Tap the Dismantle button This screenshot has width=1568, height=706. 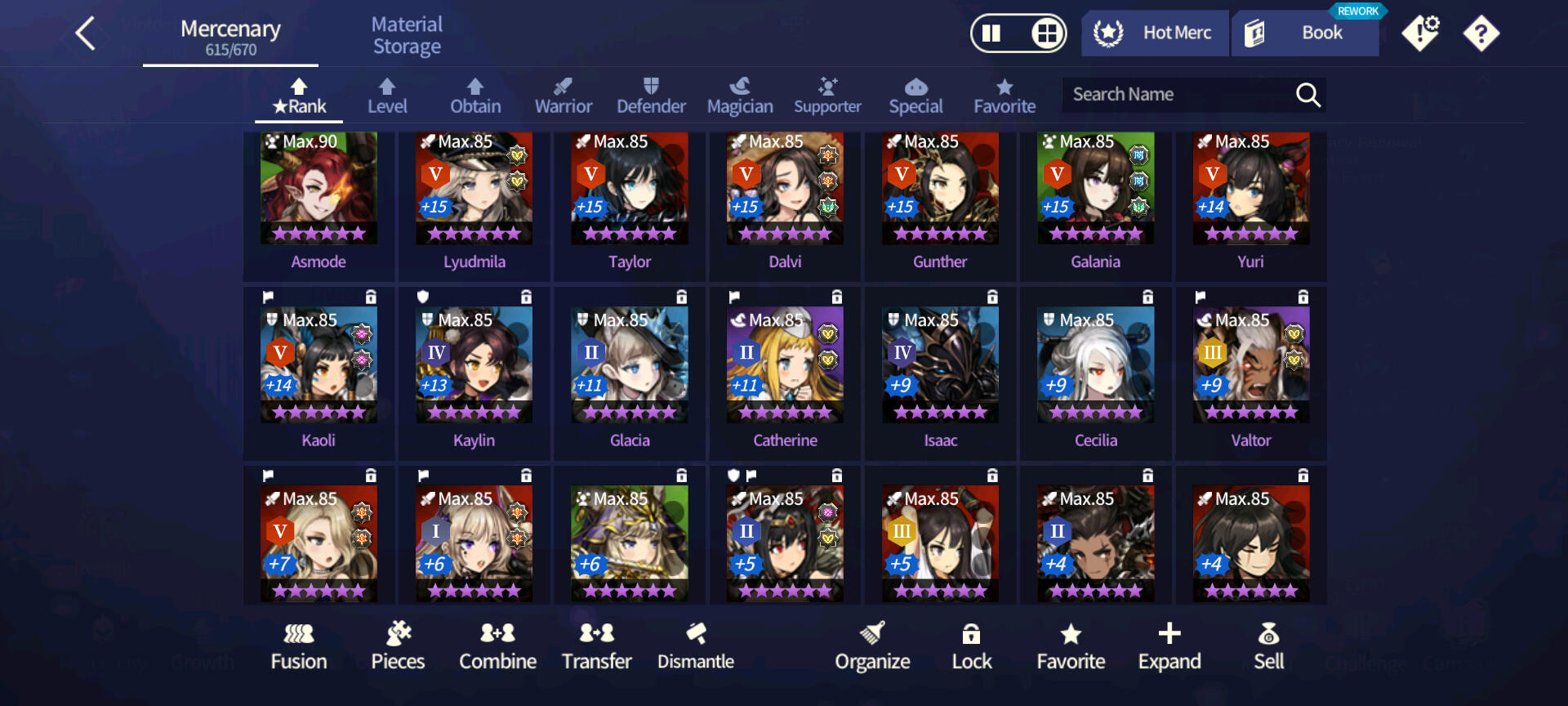[696, 646]
